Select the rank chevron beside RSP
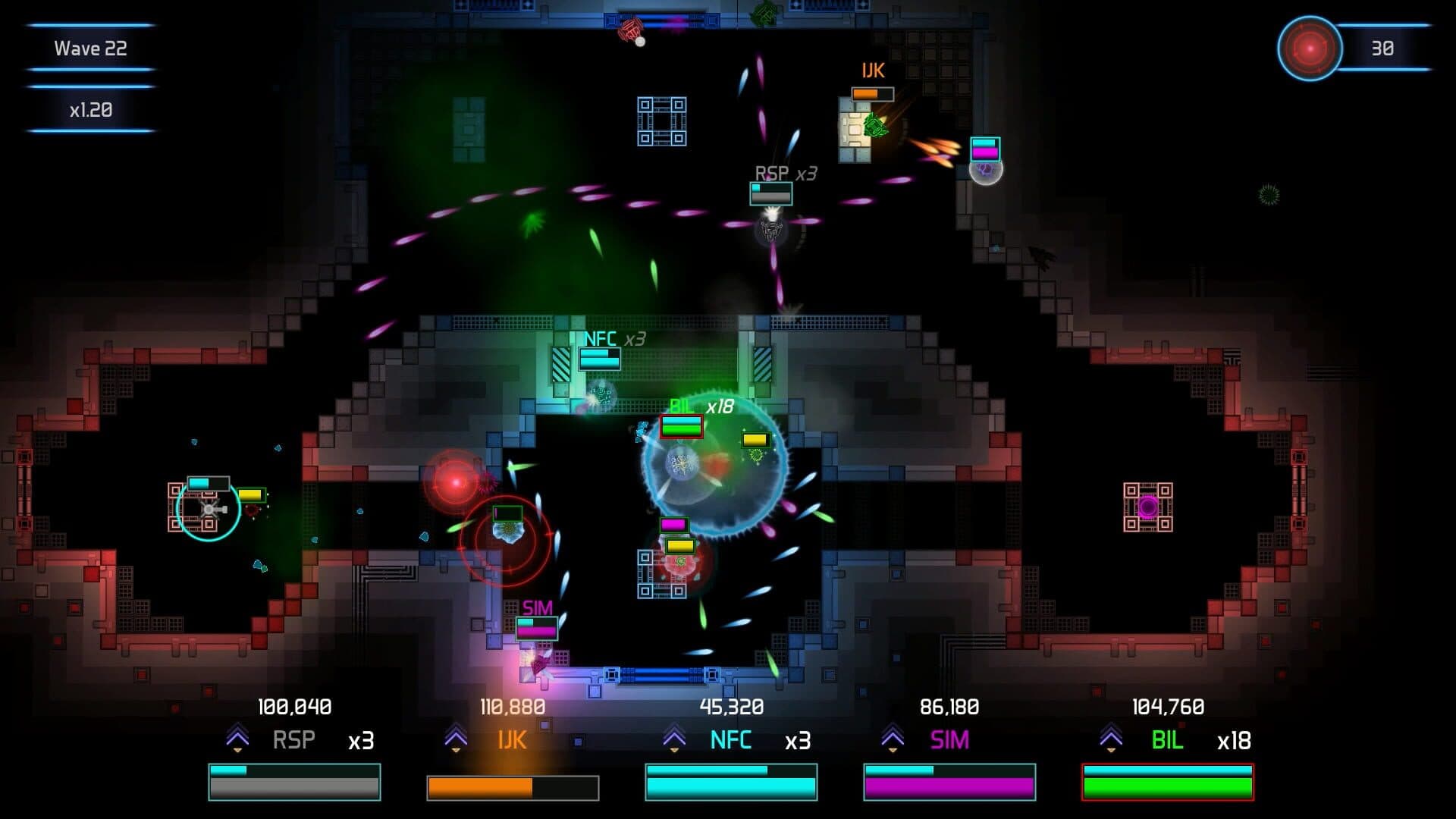Image resolution: width=1456 pixels, height=819 pixels. [x=237, y=738]
